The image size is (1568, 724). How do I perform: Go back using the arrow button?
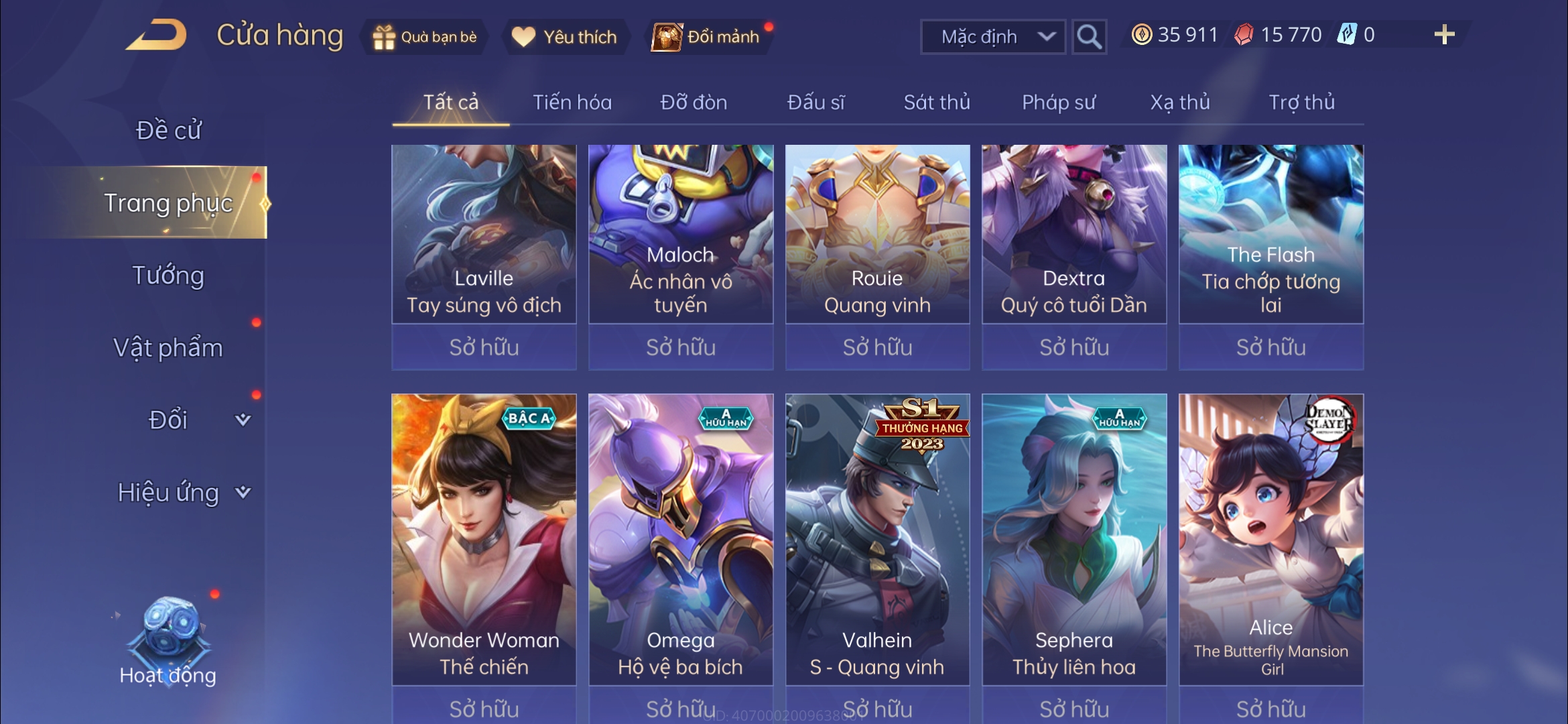click(156, 36)
